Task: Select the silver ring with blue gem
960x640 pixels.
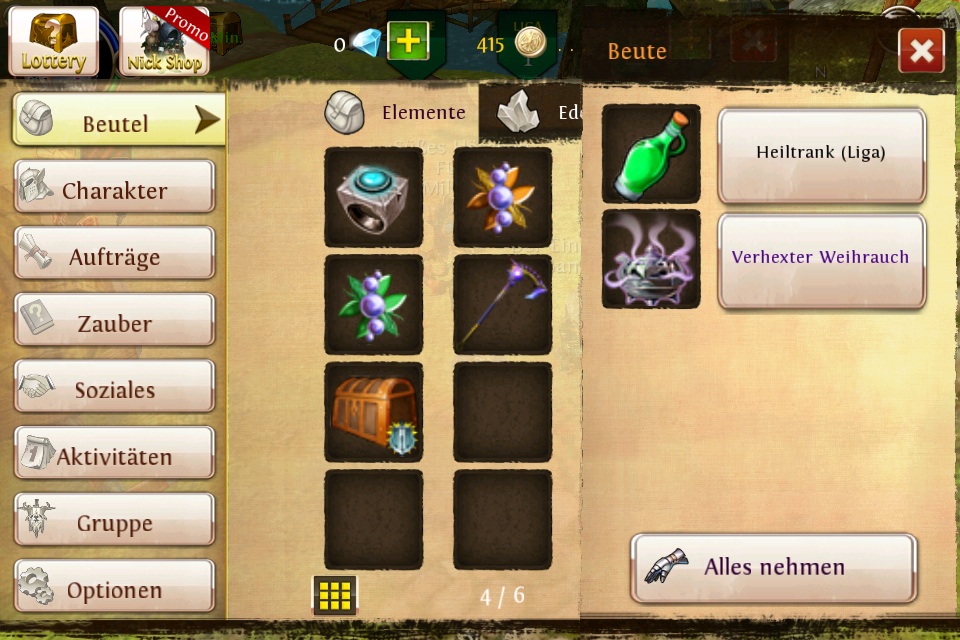Action: coord(373,197)
